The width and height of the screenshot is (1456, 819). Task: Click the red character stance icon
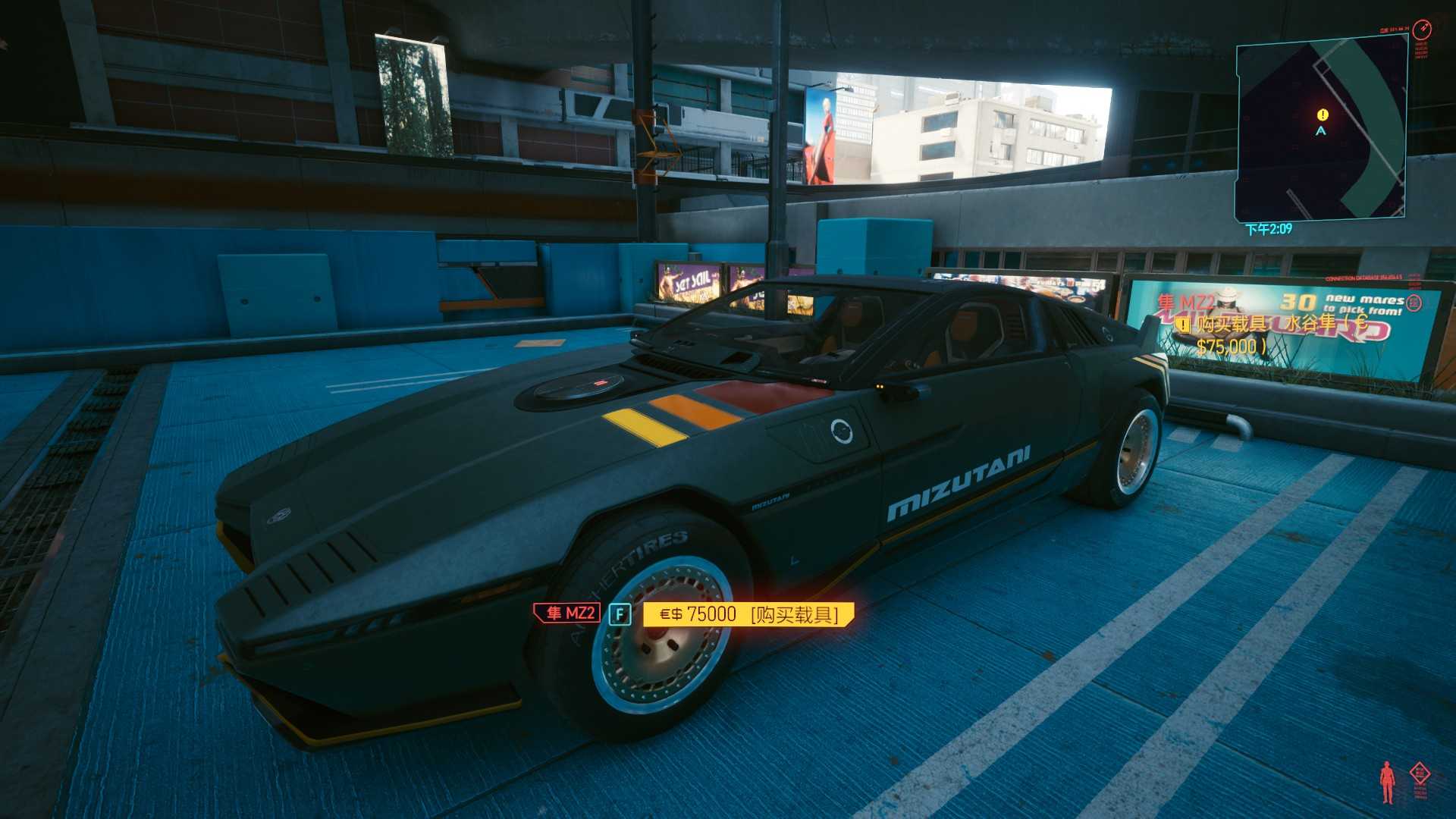coord(1387,782)
